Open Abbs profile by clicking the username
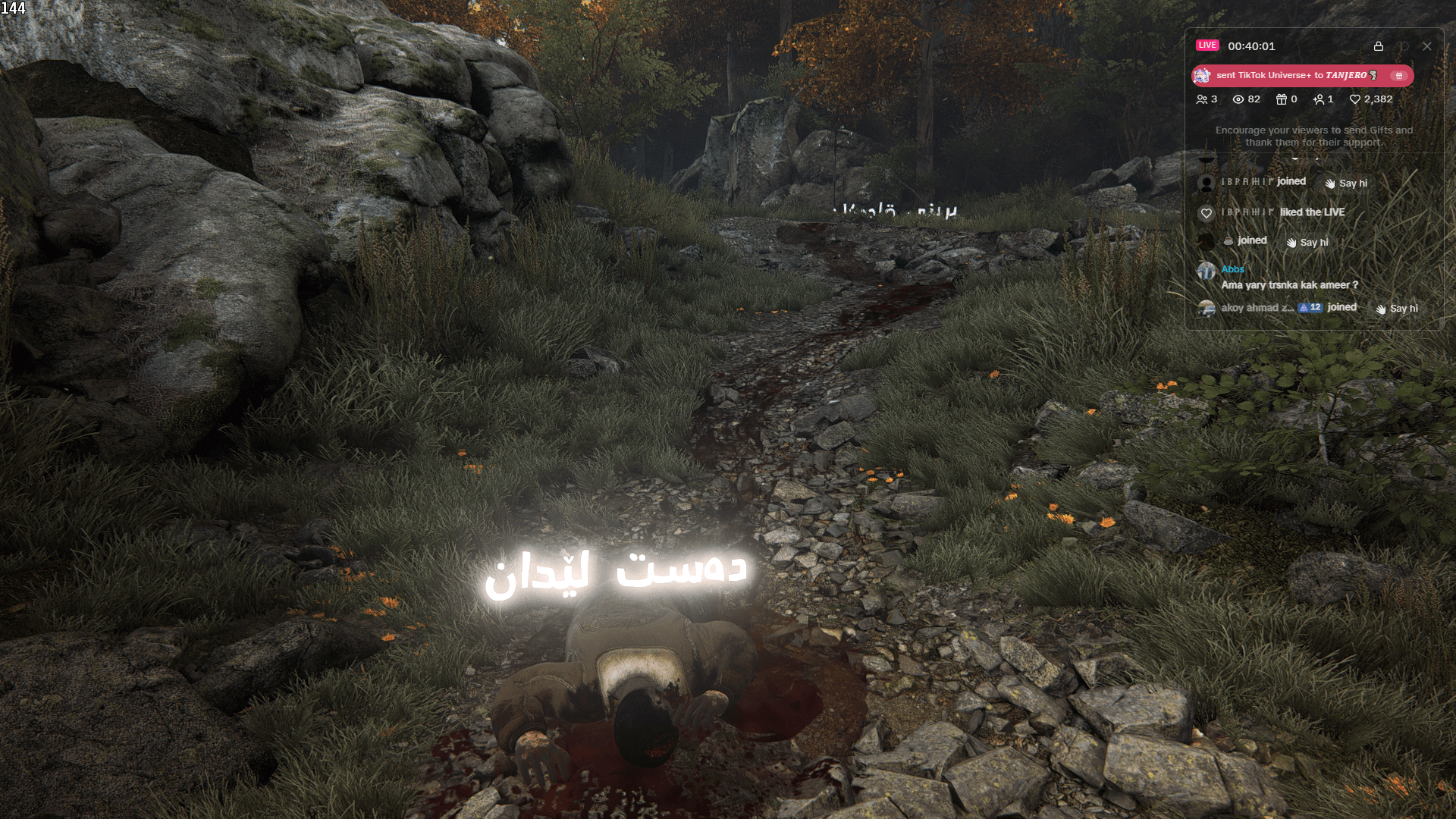The width and height of the screenshot is (1456, 819). pos(1232,269)
